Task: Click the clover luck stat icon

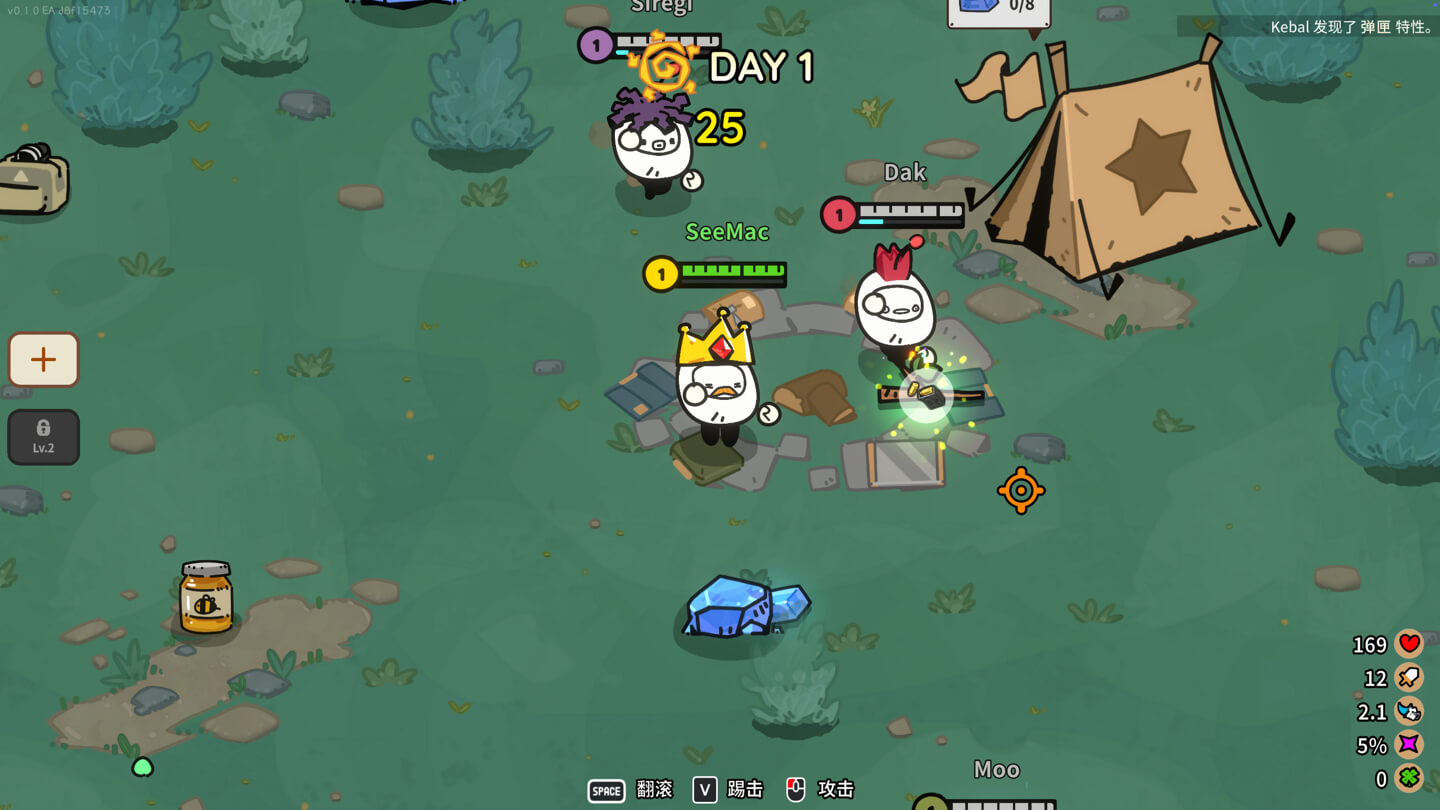Action: [x=1408, y=777]
